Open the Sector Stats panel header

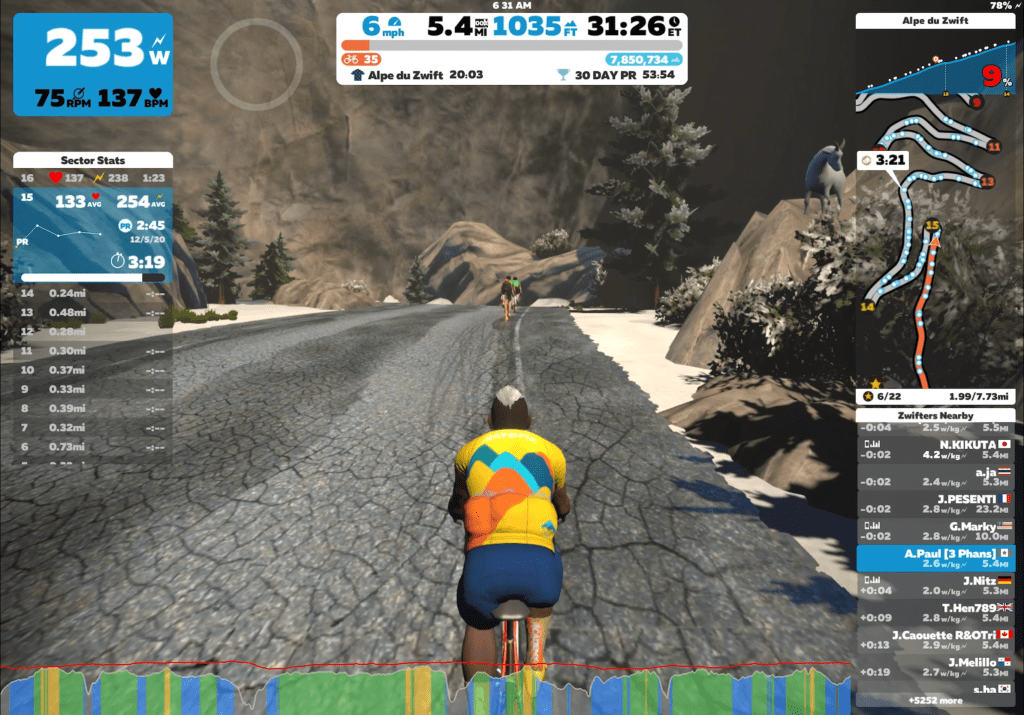[93, 160]
